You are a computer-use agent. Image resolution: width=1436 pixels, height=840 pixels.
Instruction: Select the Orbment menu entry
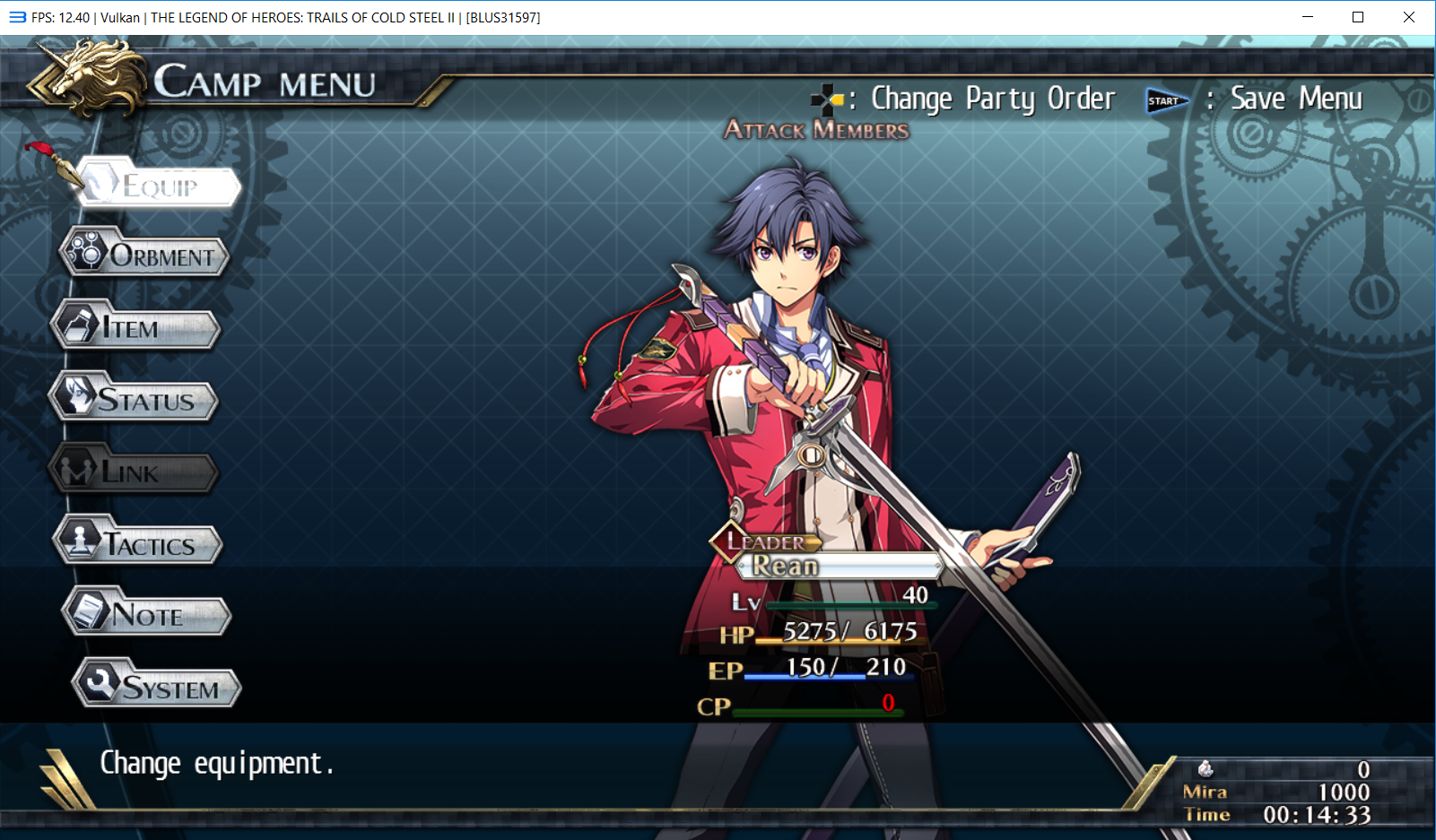pyautogui.click(x=145, y=255)
